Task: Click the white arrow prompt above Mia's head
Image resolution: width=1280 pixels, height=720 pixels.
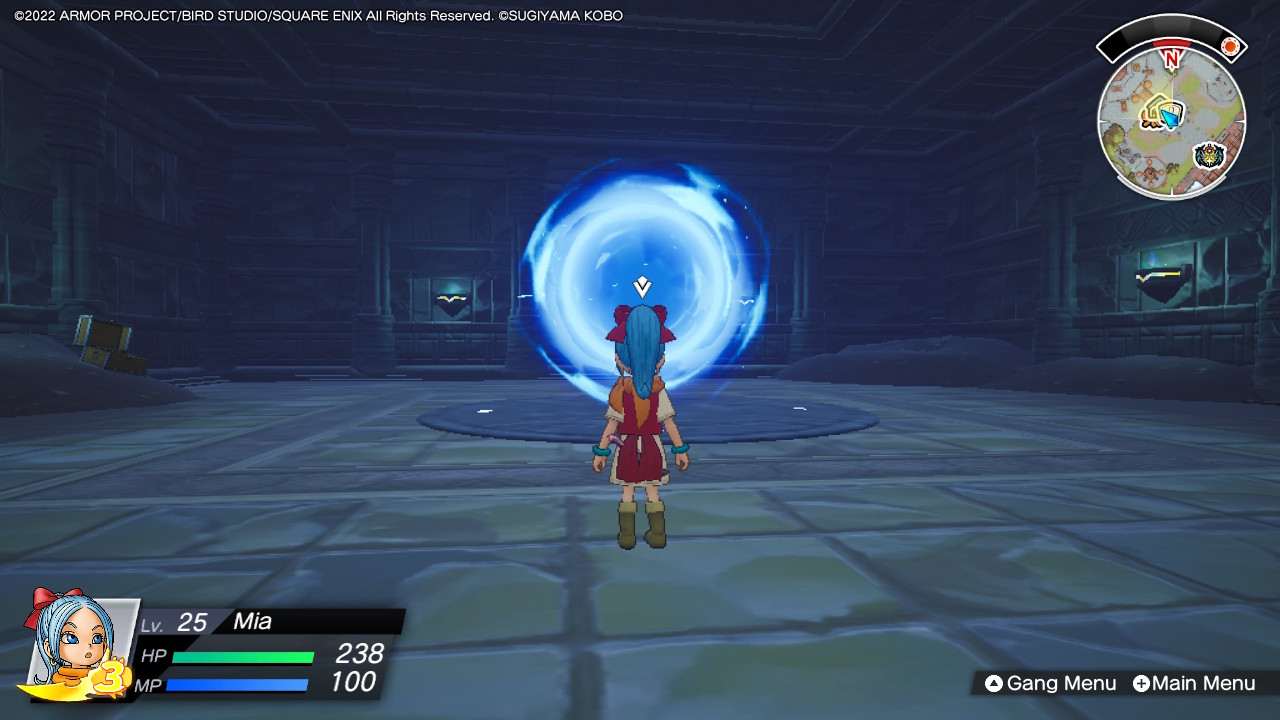Action: click(640, 287)
